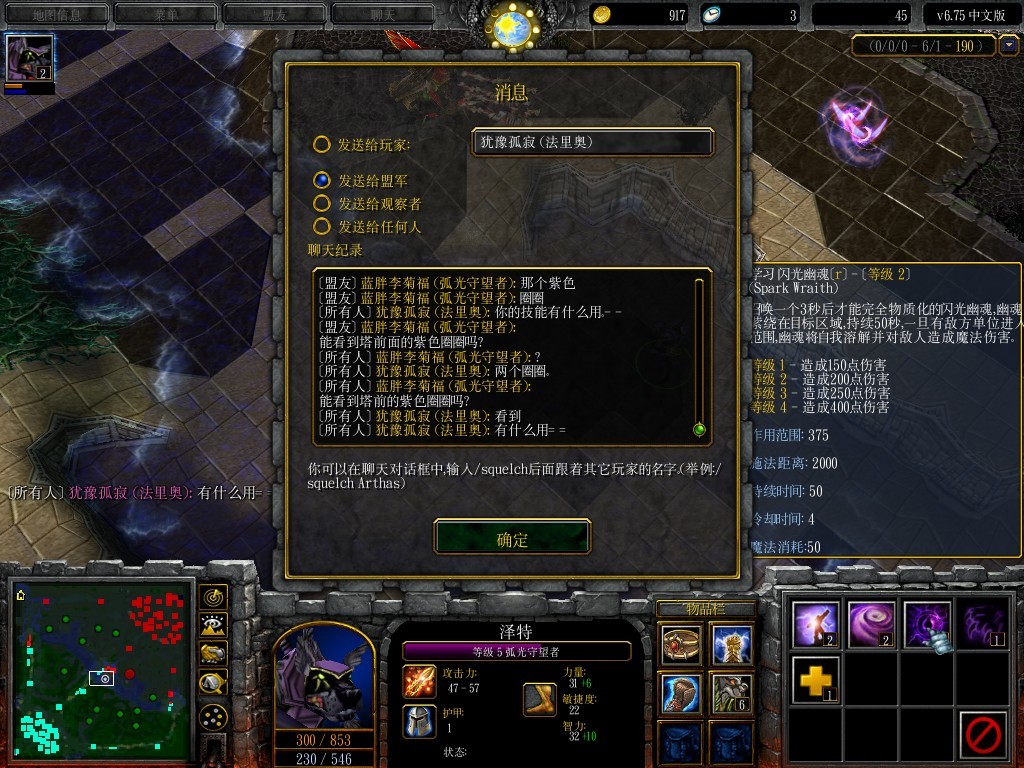Toggle the minimap terrain visibility button
The image size is (1024, 768).
point(212,626)
